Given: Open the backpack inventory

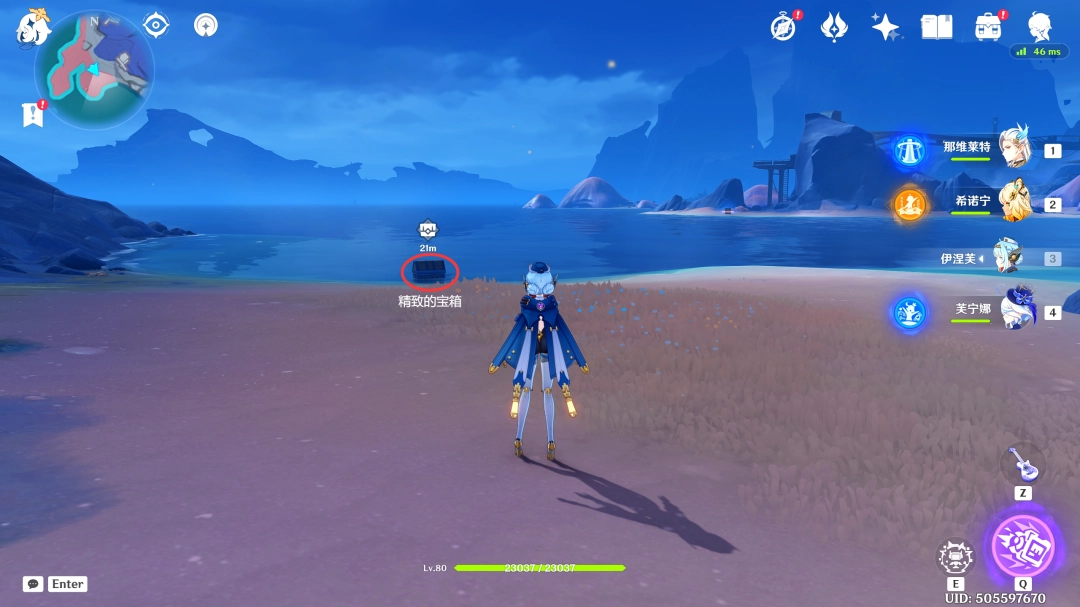Looking at the screenshot, I should (989, 27).
